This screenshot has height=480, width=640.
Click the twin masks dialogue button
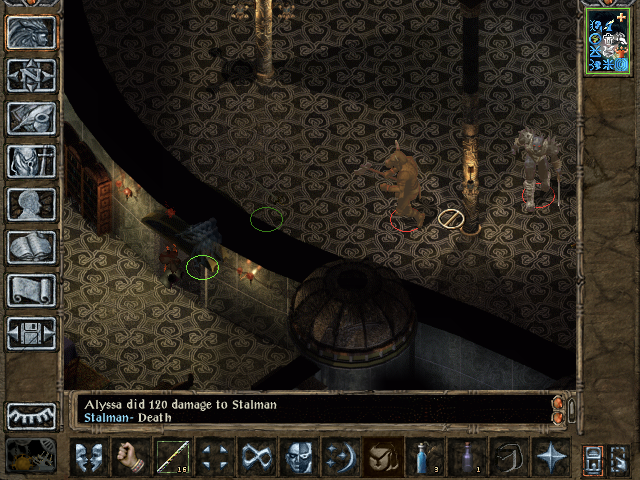tap(89, 457)
